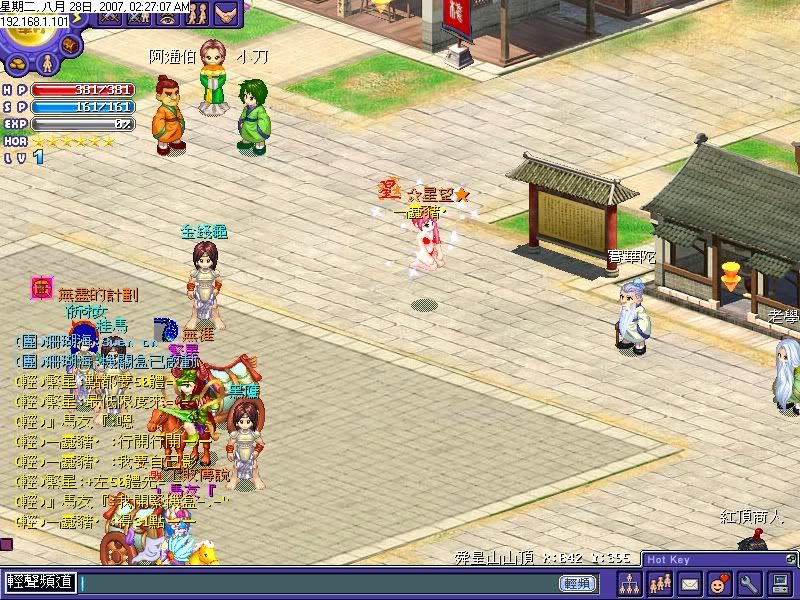Open the mail envelope icon
Image resolution: width=800 pixels, height=600 pixels.
click(690, 583)
